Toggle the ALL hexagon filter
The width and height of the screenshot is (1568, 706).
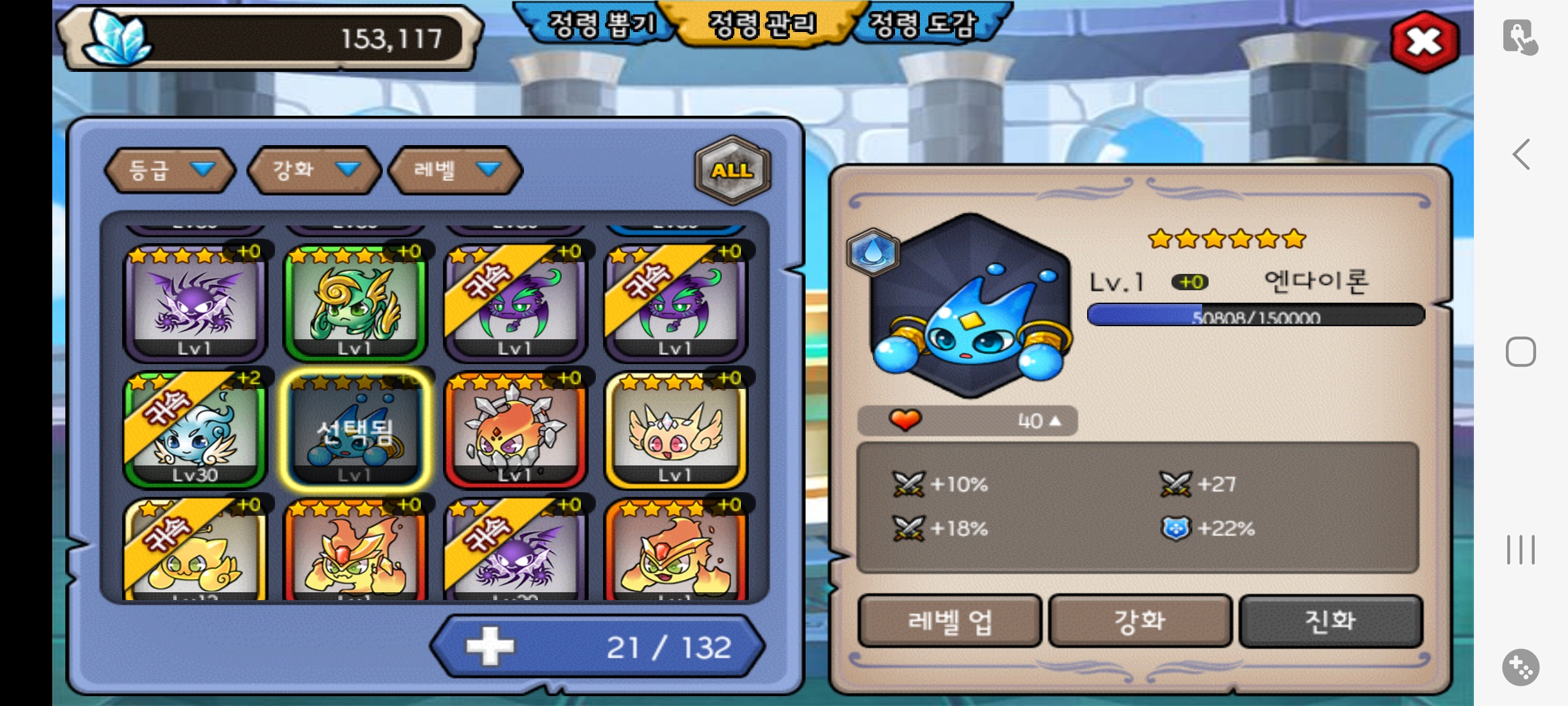(x=732, y=170)
